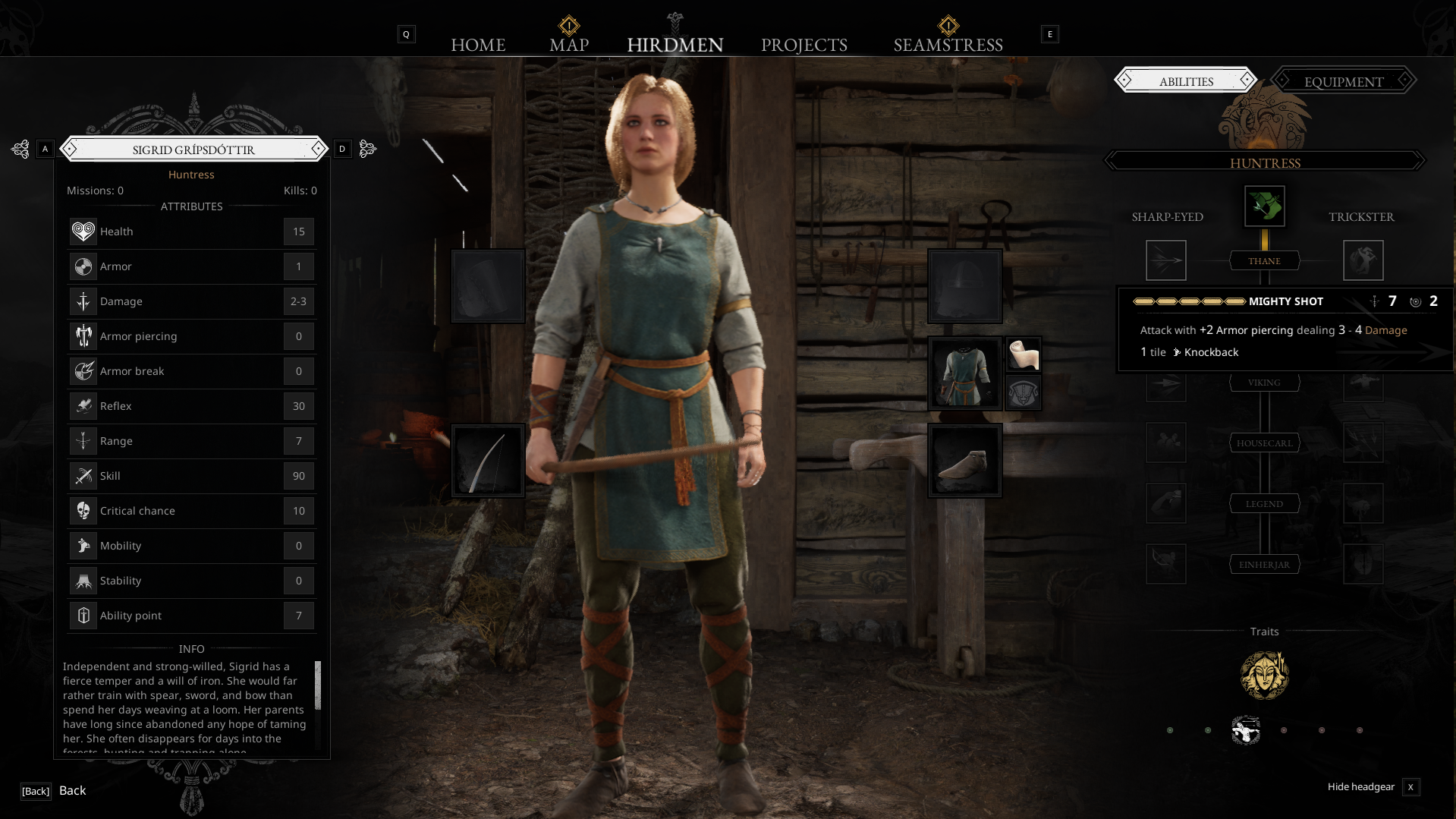Select the empty helmet equipment slot
Screen dimensions: 1456x819
click(964, 286)
